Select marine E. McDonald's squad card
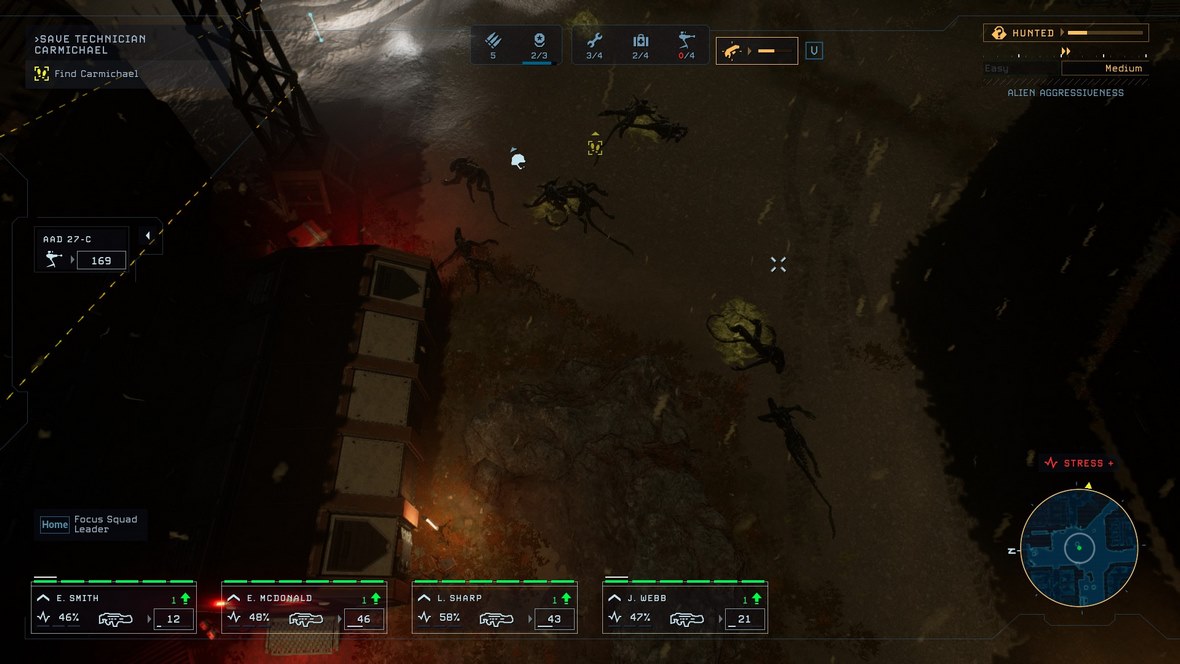 tap(304, 608)
